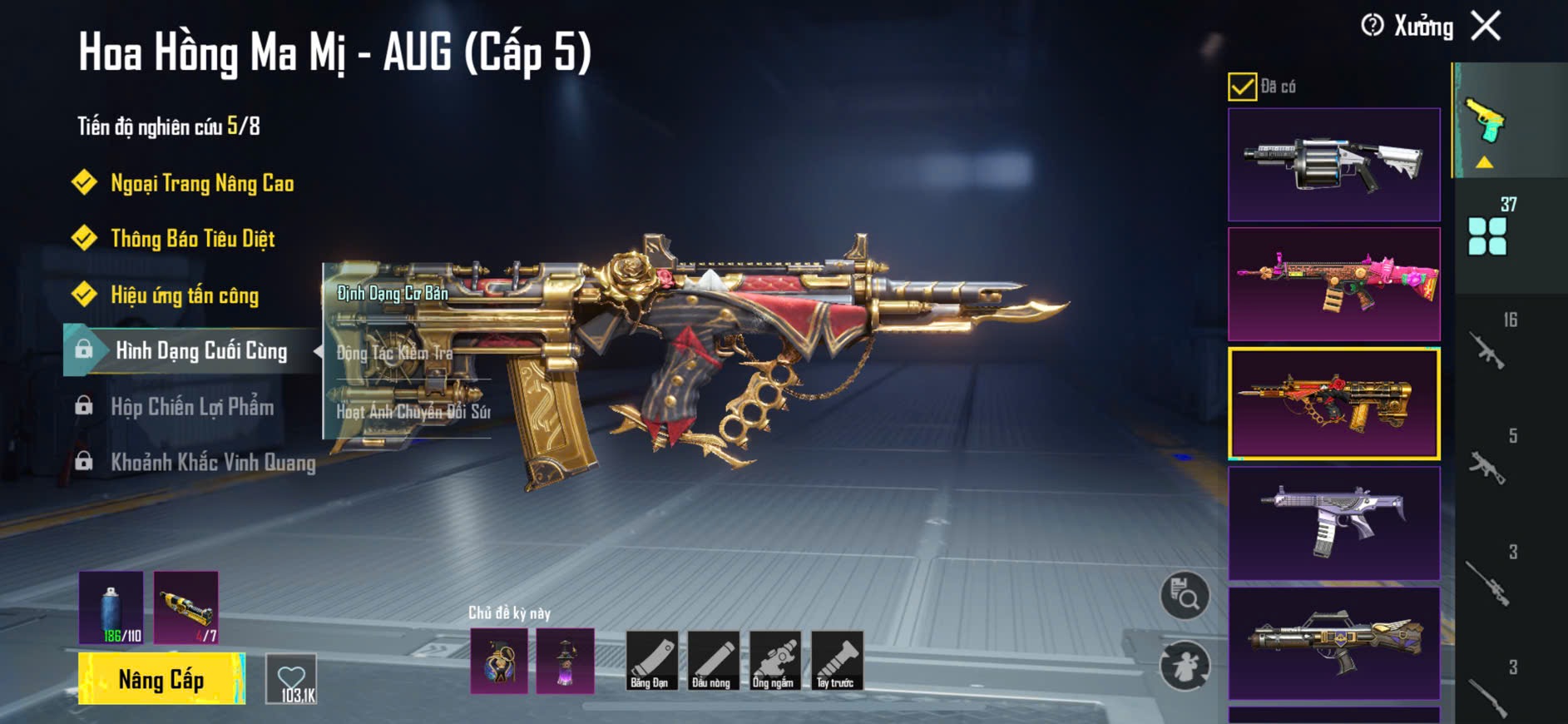Close the workshop screen with the X
1568x724 pixels.
point(1486,26)
